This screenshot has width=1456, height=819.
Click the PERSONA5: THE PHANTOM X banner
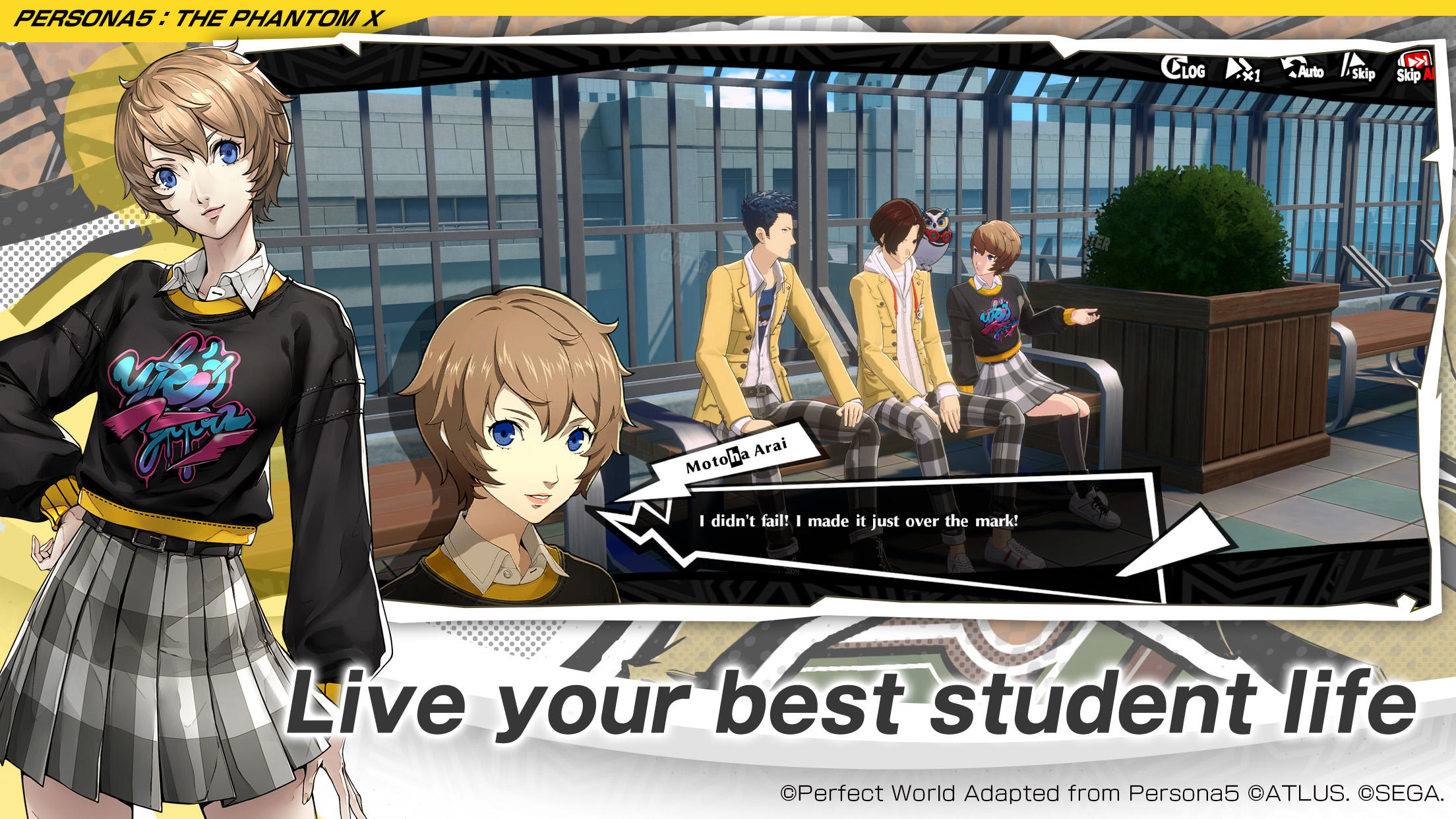198,16
